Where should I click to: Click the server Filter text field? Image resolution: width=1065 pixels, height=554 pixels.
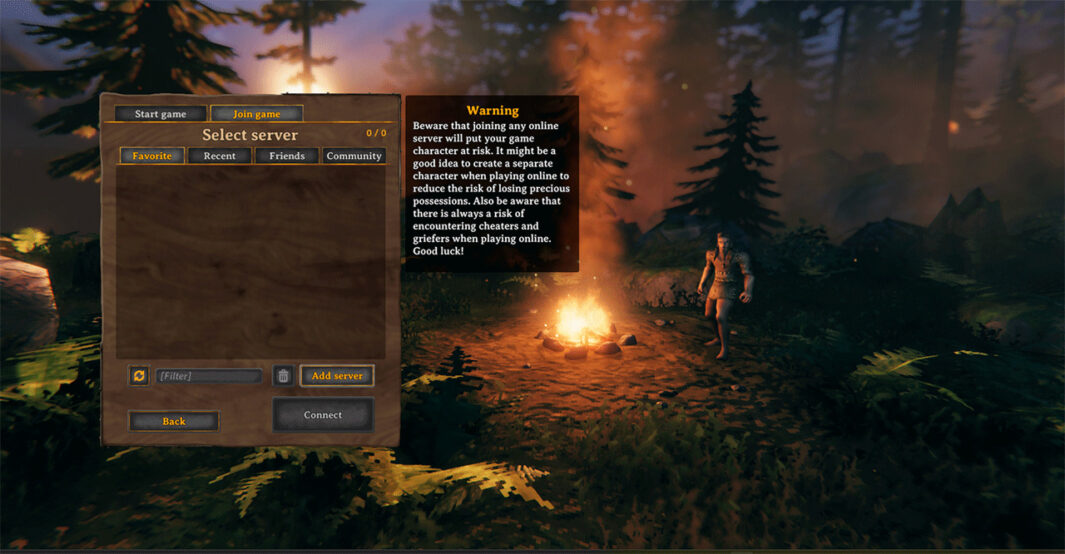(x=209, y=376)
